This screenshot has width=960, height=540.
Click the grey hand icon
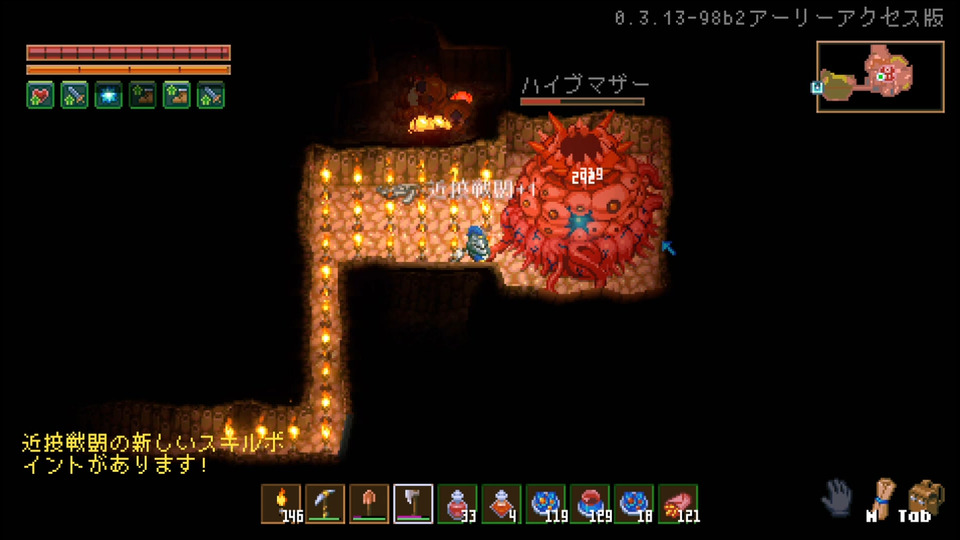click(838, 496)
